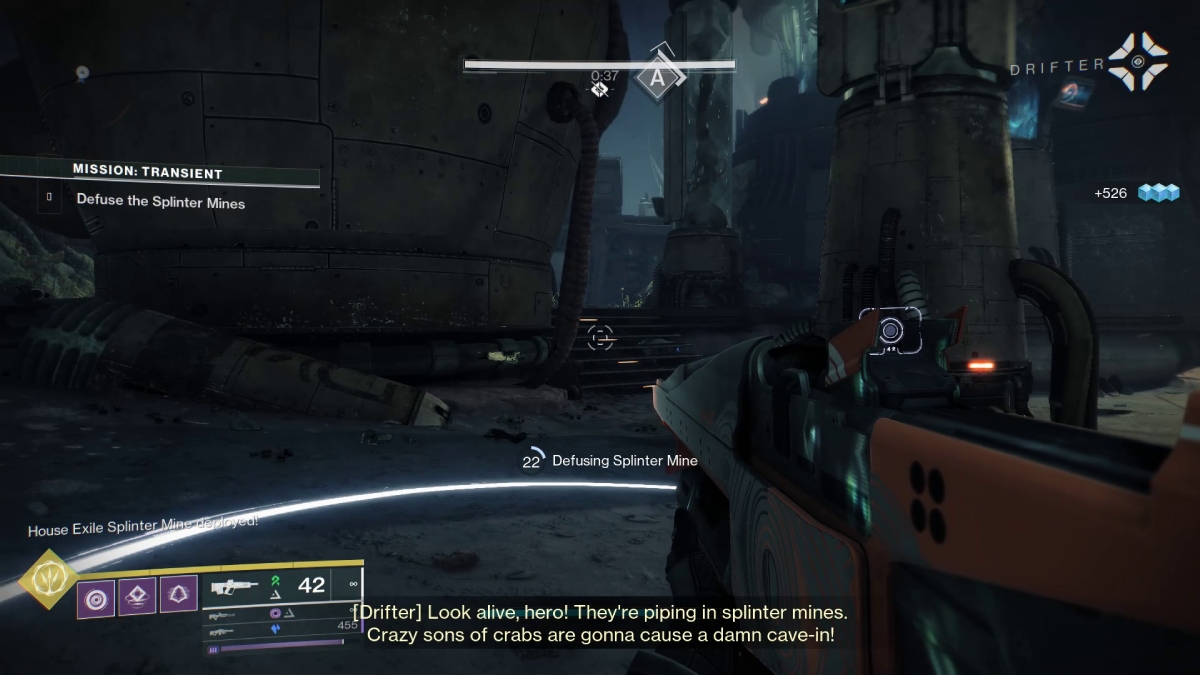Click the Drifter Ghost speaker icon
Image resolution: width=1200 pixels, height=675 pixels.
[x=1136, y=61]
